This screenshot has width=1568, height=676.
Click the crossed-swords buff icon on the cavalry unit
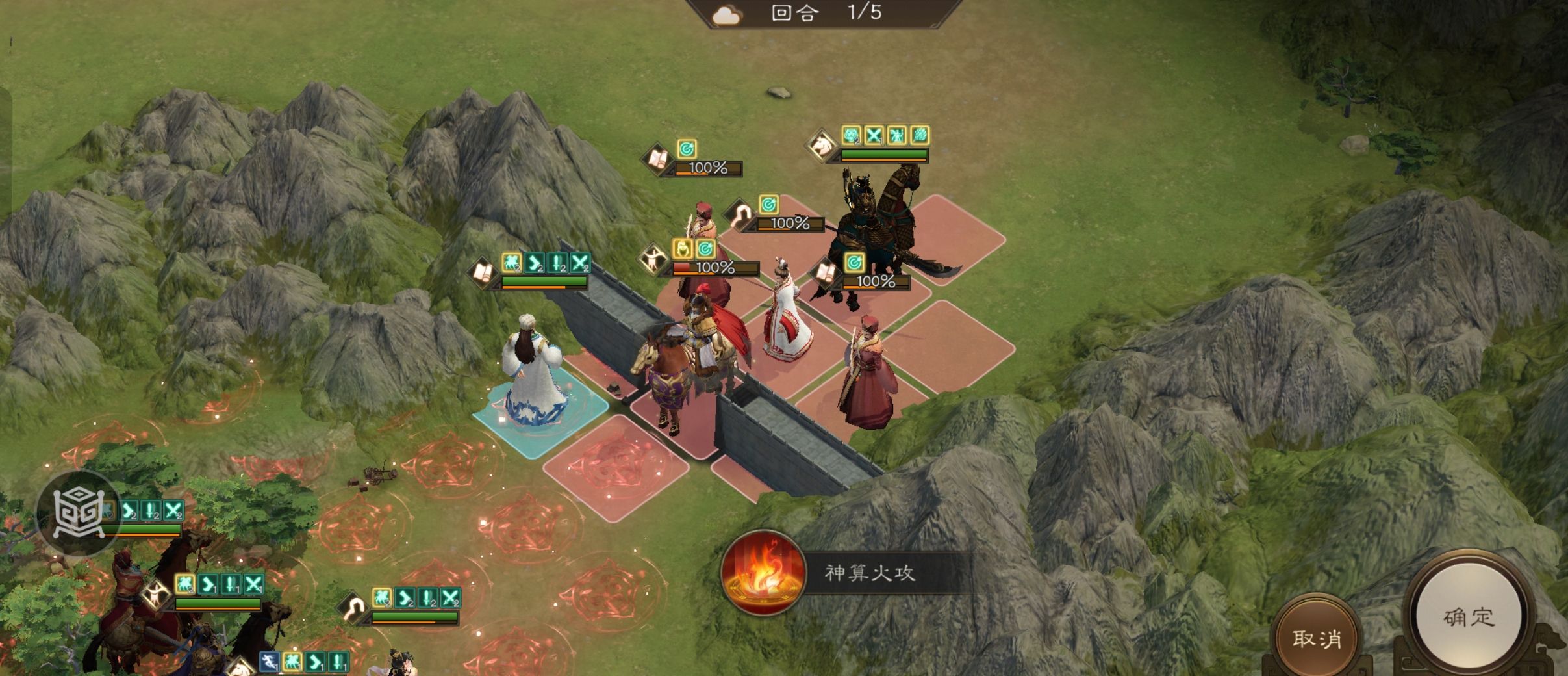coord(874,134)
